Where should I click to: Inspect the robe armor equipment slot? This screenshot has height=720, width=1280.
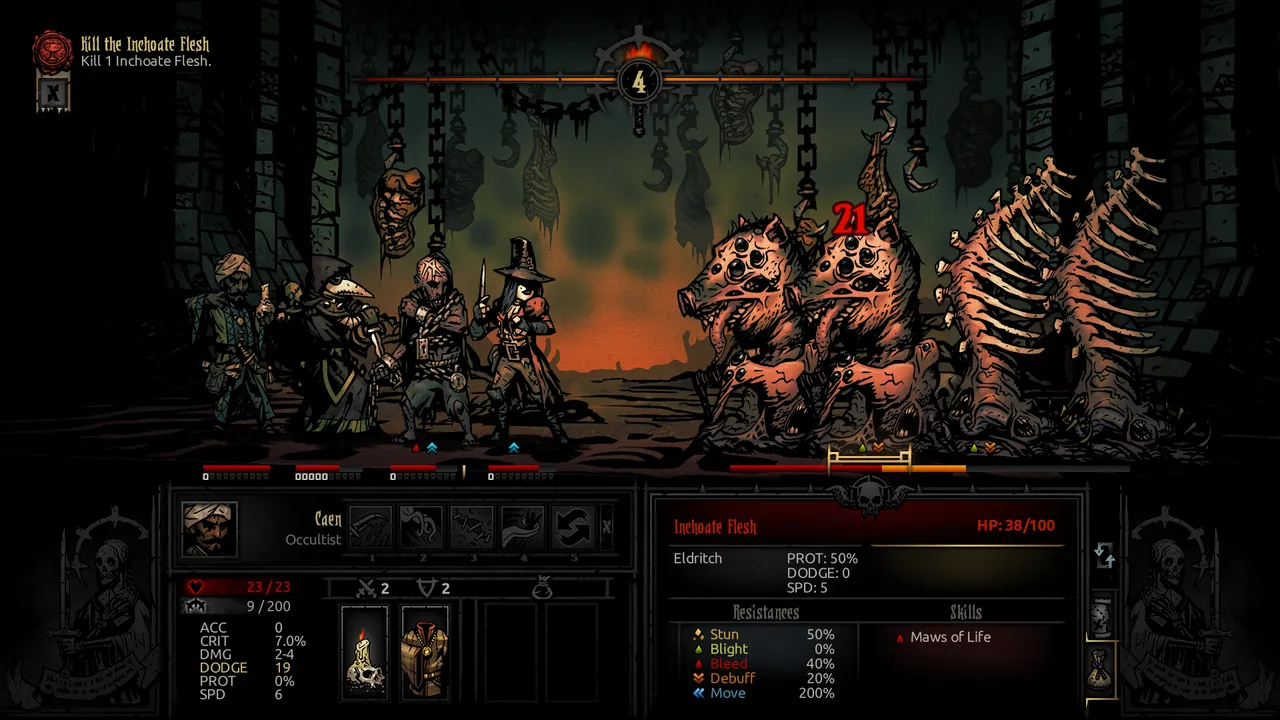click(x=425, y=651)
